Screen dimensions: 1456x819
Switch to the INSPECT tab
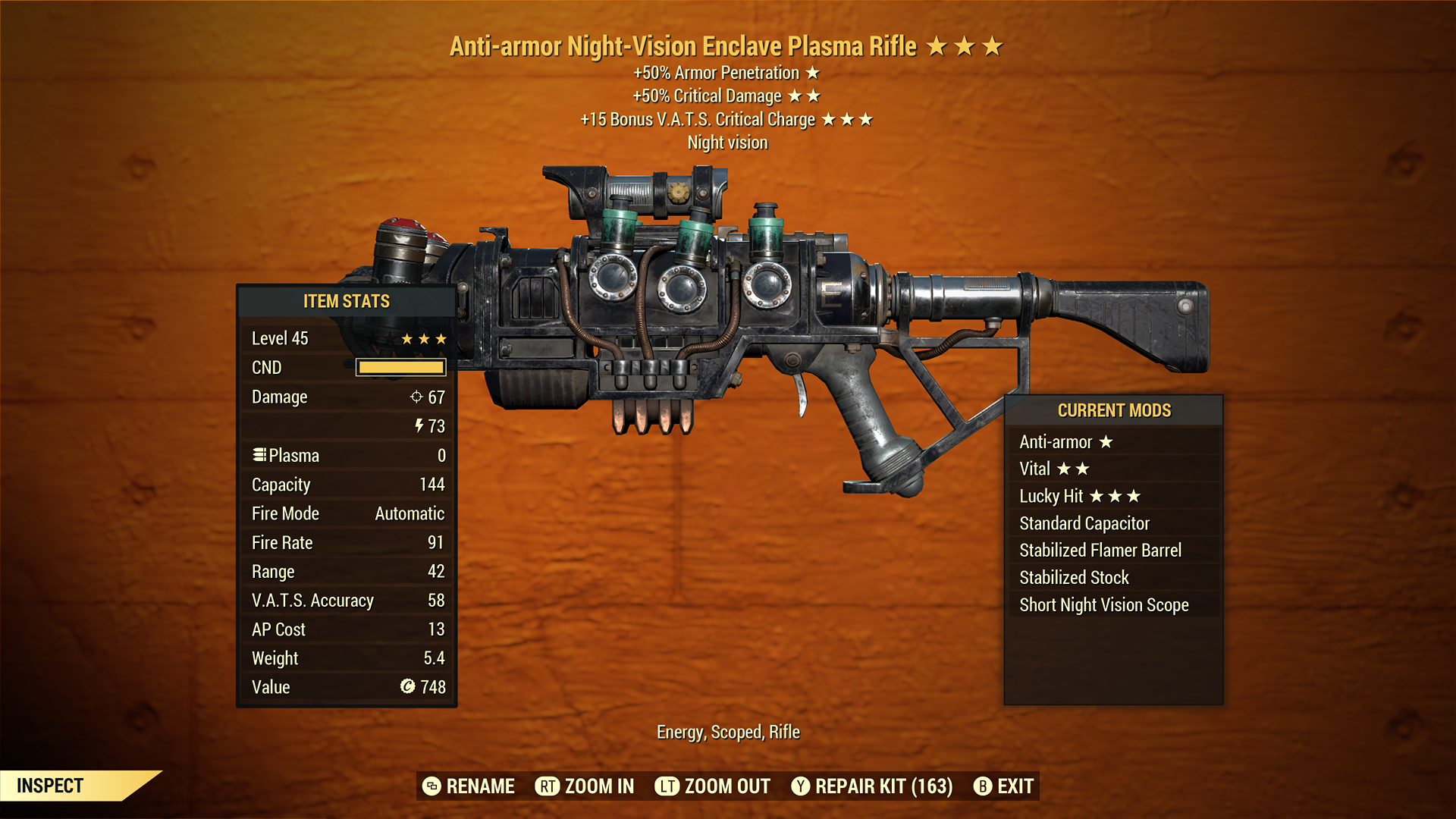pos(52,786)
